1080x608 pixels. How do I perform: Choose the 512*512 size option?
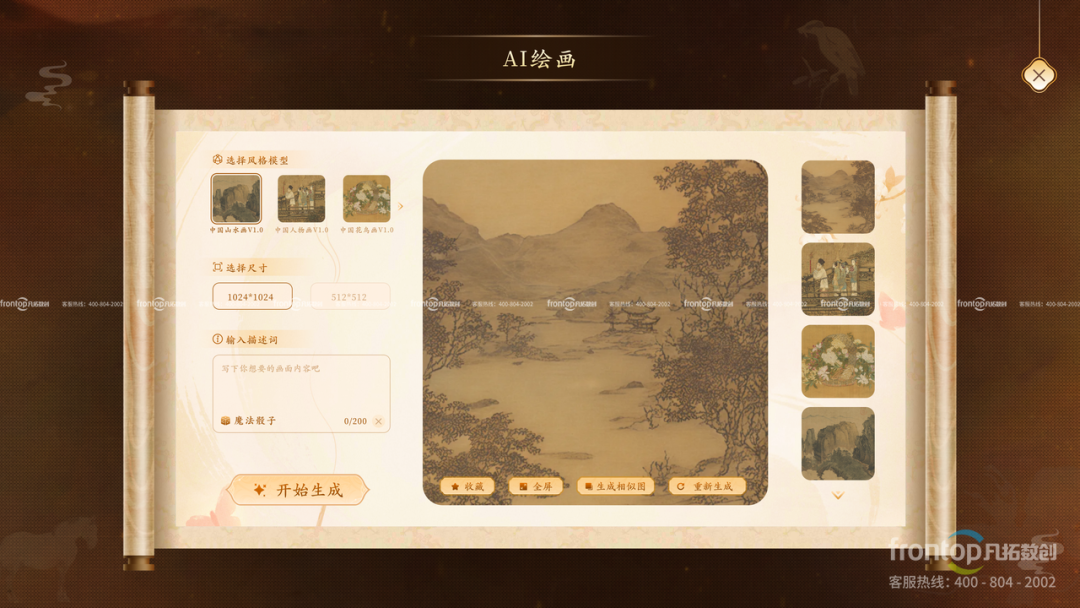[350, 297]
